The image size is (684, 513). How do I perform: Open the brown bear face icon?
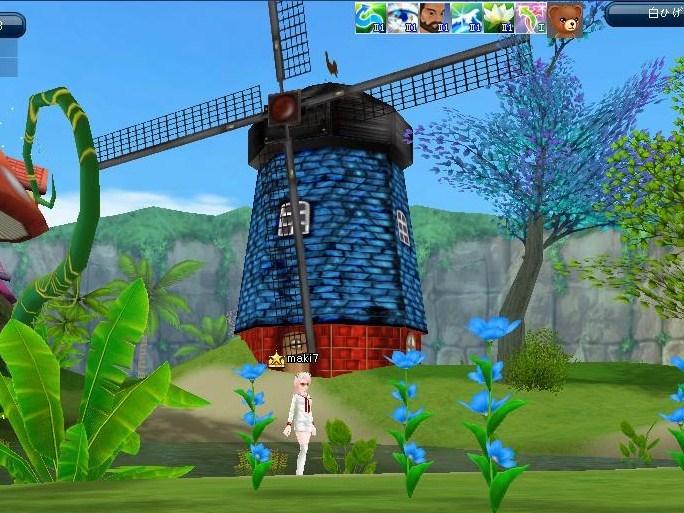[565, 19]
